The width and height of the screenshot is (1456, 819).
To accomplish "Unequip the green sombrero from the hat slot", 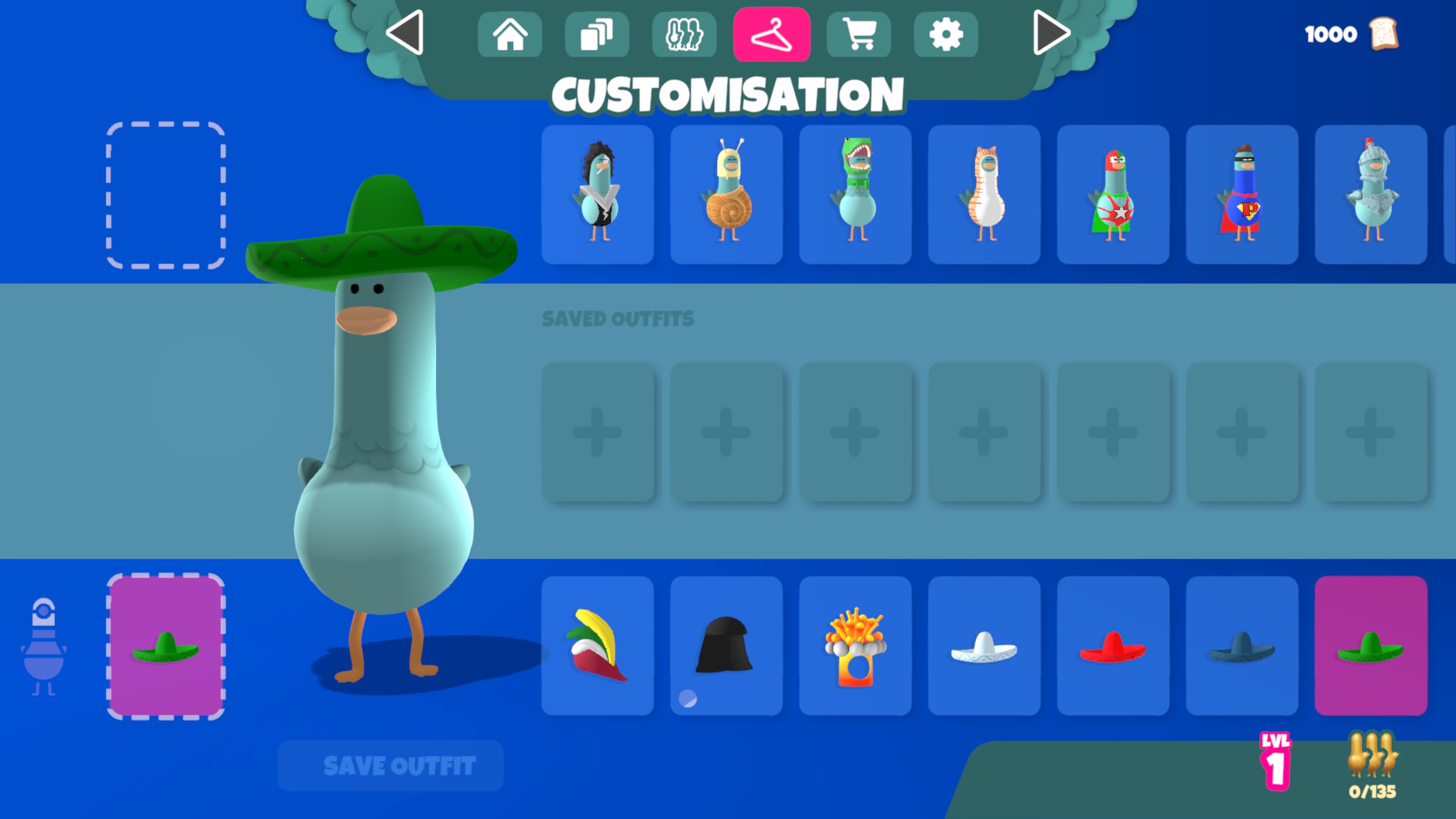I will click(x=166, y=647).
